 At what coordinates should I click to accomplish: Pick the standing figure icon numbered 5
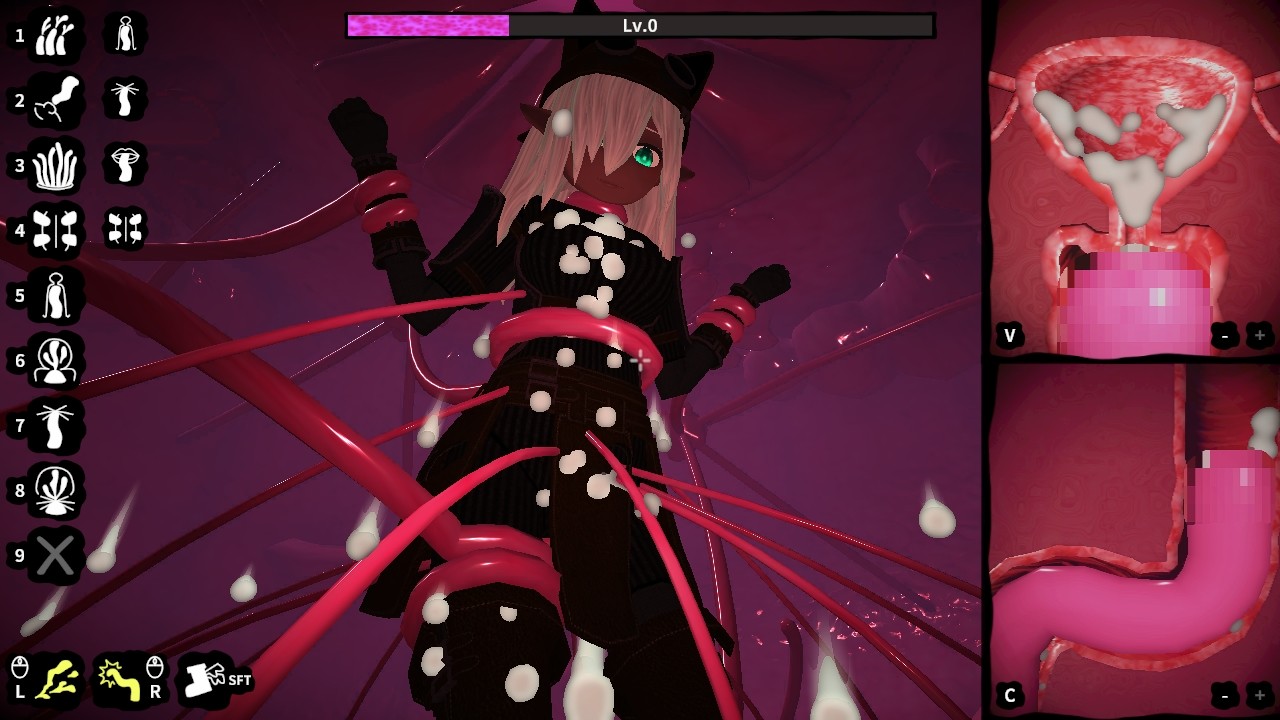(x=55, y=295)
